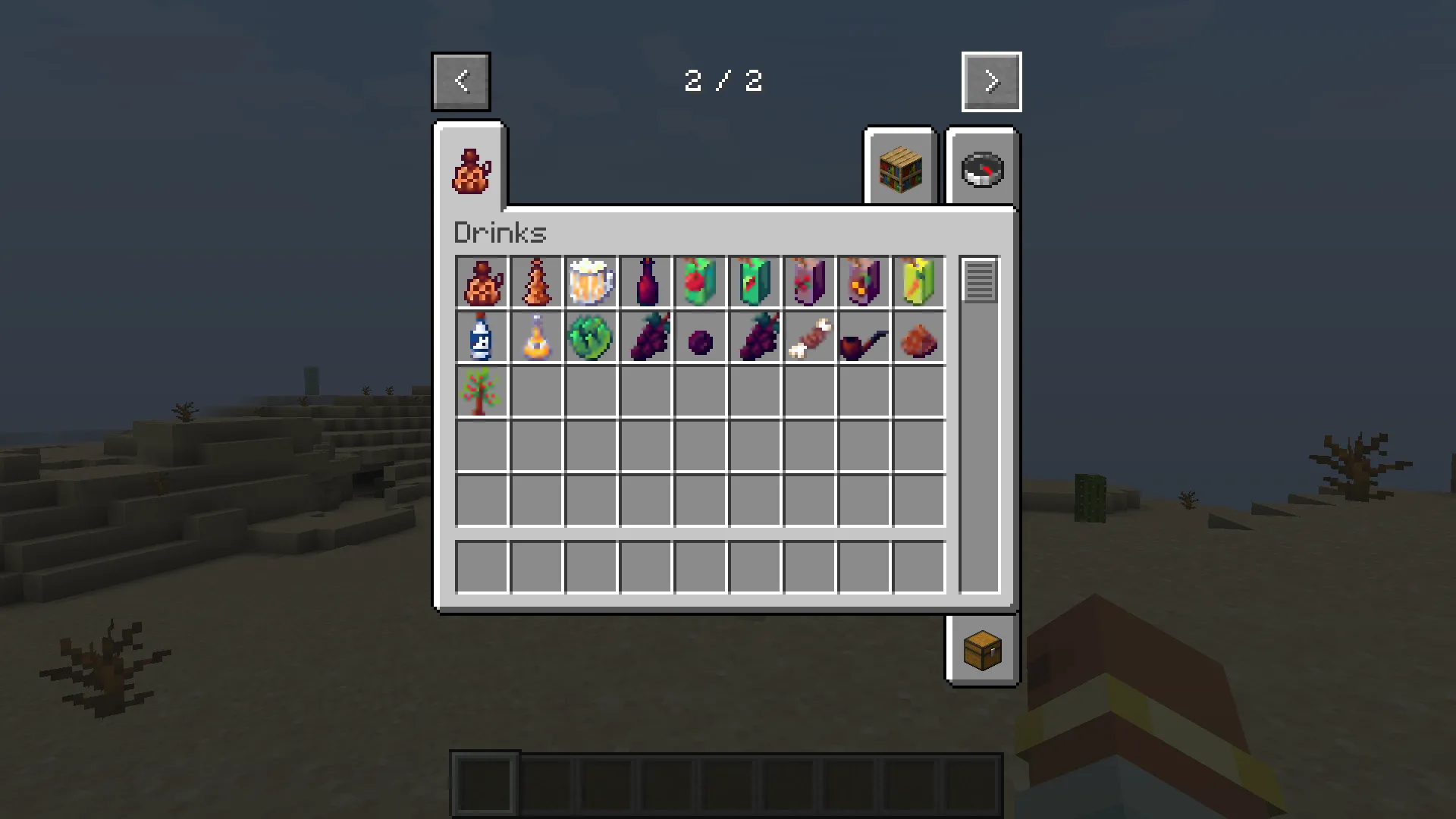Grab the cabbage item
This screenshot has height=819, width=1456.
coord(592,337)
